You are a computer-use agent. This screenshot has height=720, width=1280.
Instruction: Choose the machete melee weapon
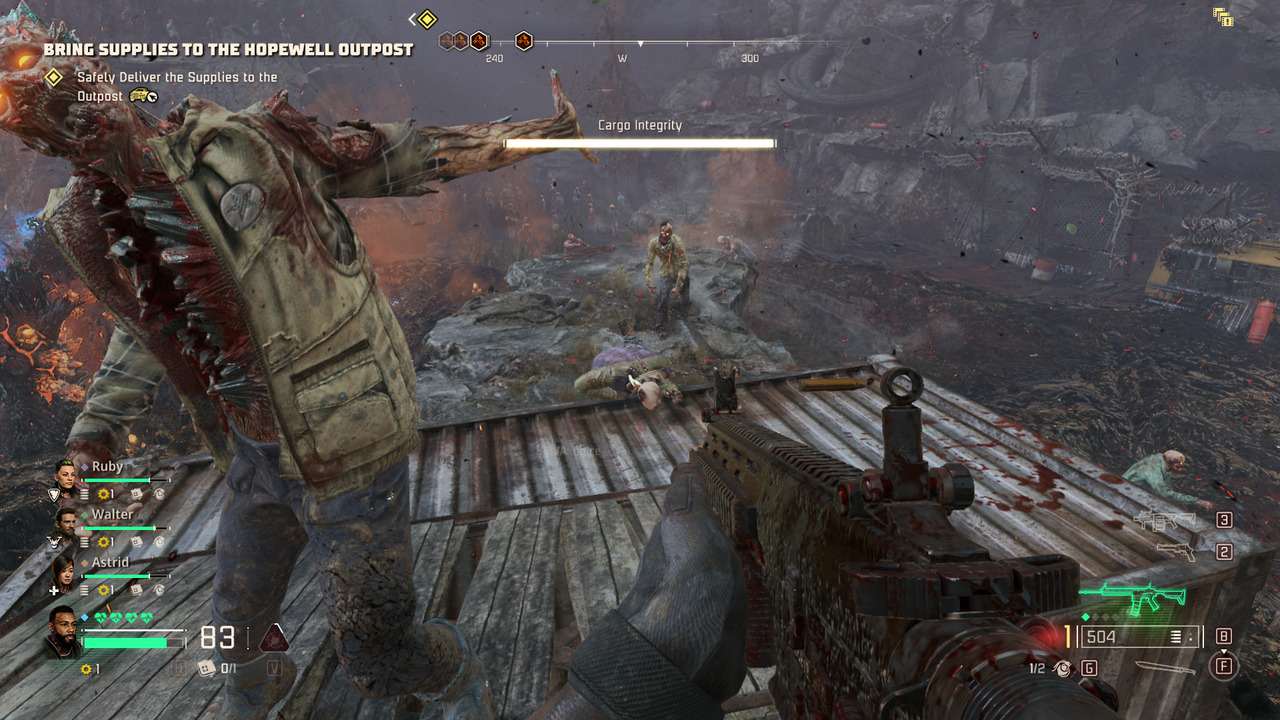(x=1166, y=667)
